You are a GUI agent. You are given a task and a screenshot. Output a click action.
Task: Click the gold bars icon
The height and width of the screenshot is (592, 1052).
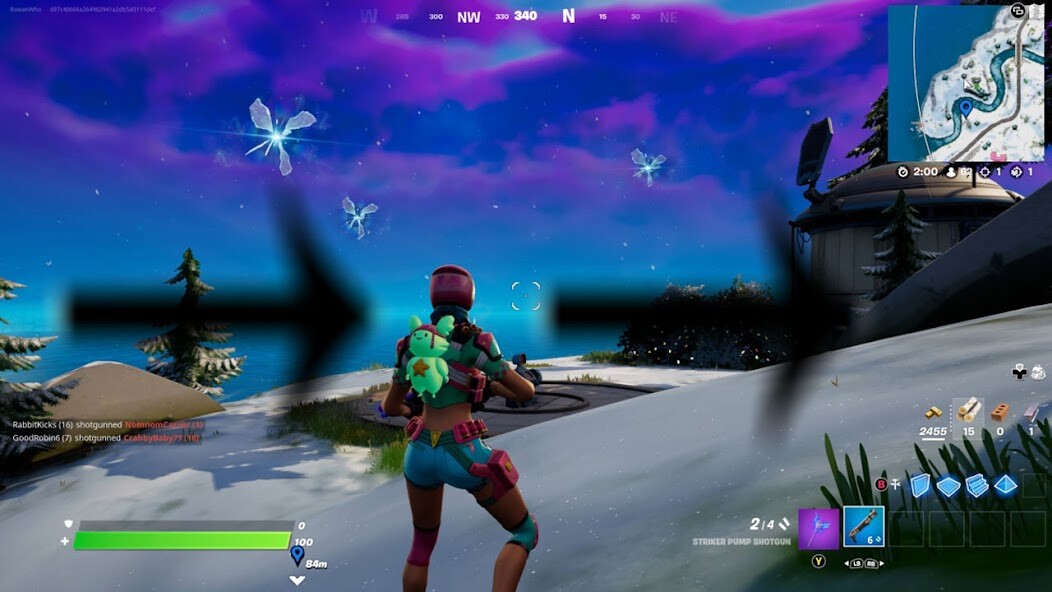point(933,412)
